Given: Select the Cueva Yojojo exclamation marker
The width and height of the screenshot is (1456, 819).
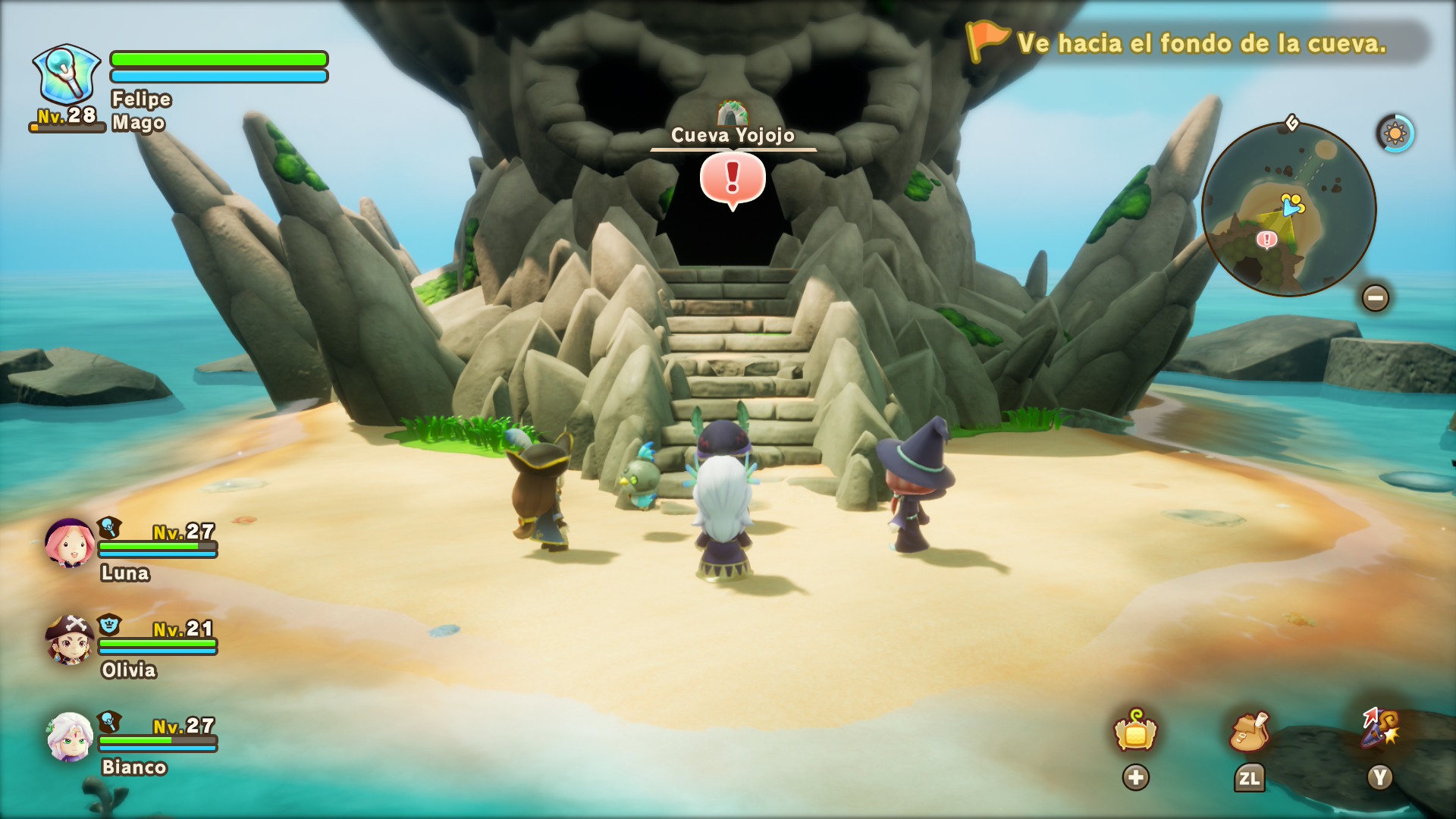Looking at the screenshot, I should [x=733, y=179].
